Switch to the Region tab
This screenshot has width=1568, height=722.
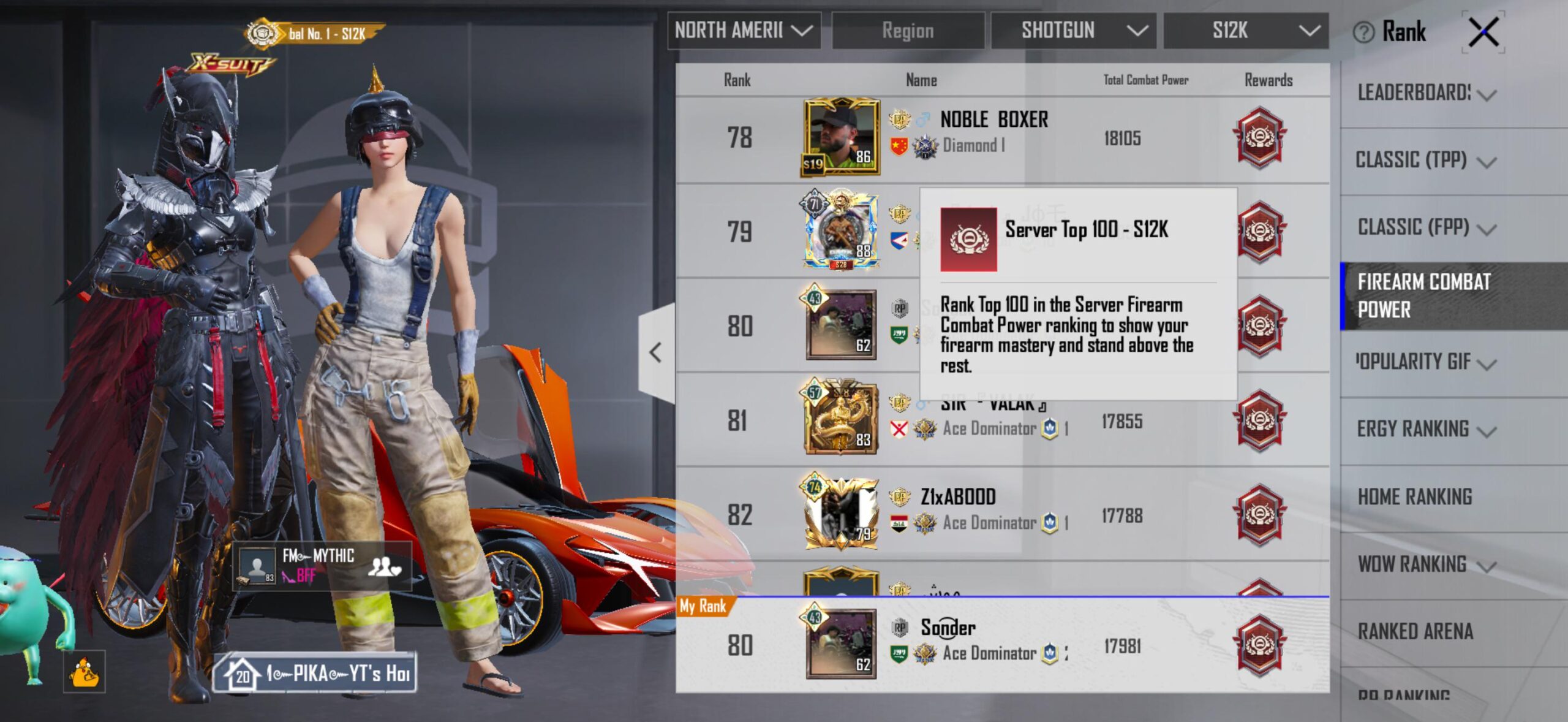click(908, 30)
